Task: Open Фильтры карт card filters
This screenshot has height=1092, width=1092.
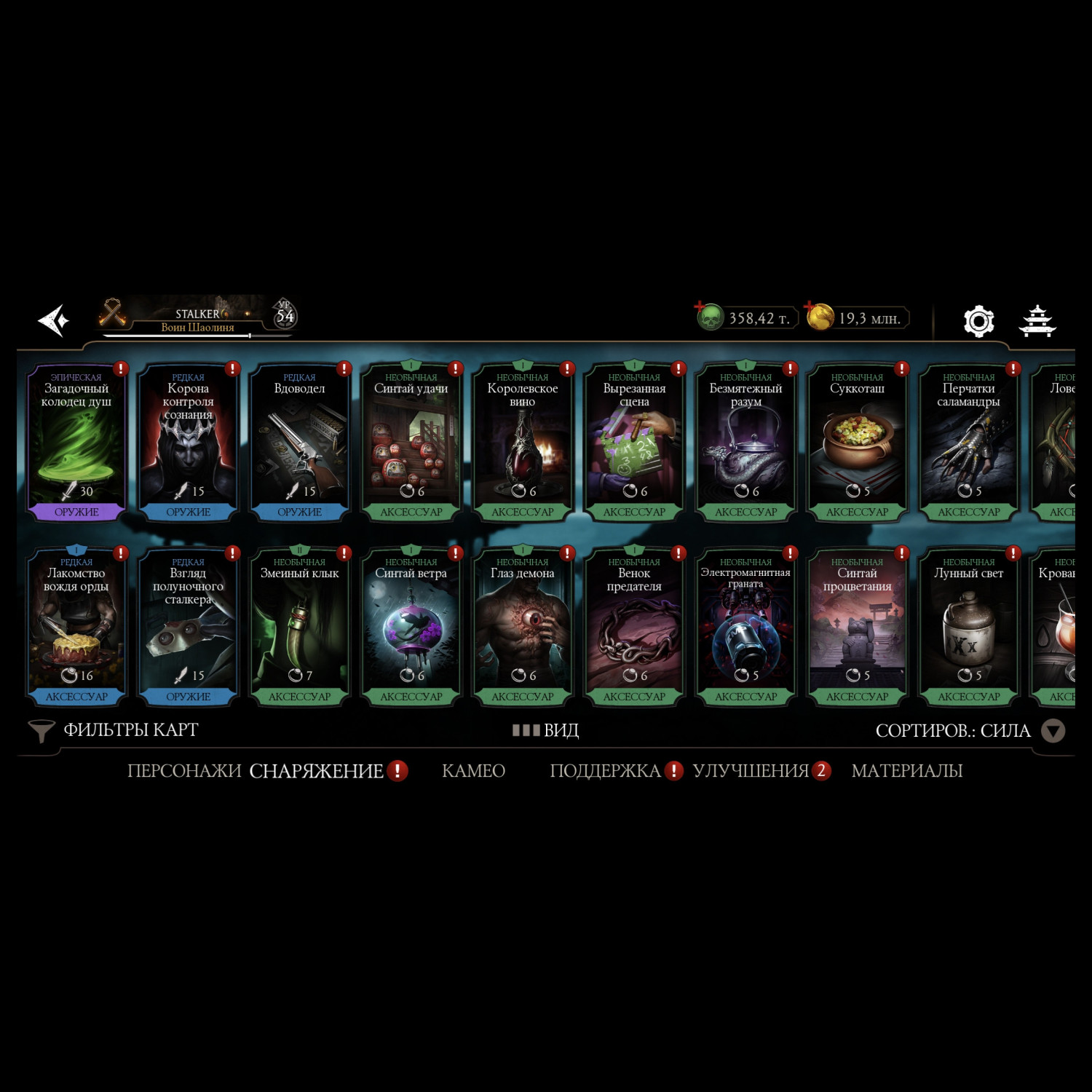Action: click(x=114, y=730)
